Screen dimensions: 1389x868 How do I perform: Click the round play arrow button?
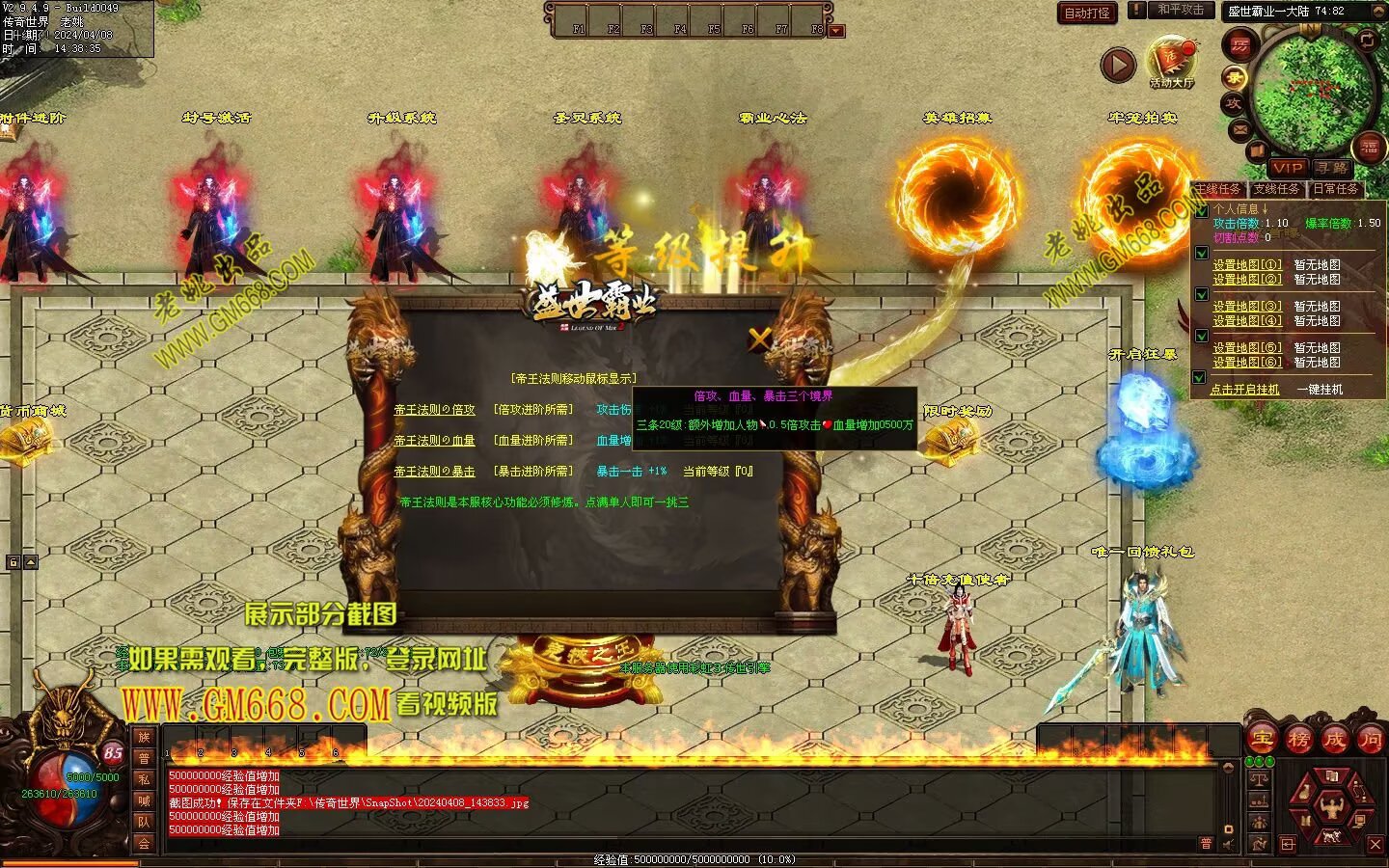coord(1118,66)
